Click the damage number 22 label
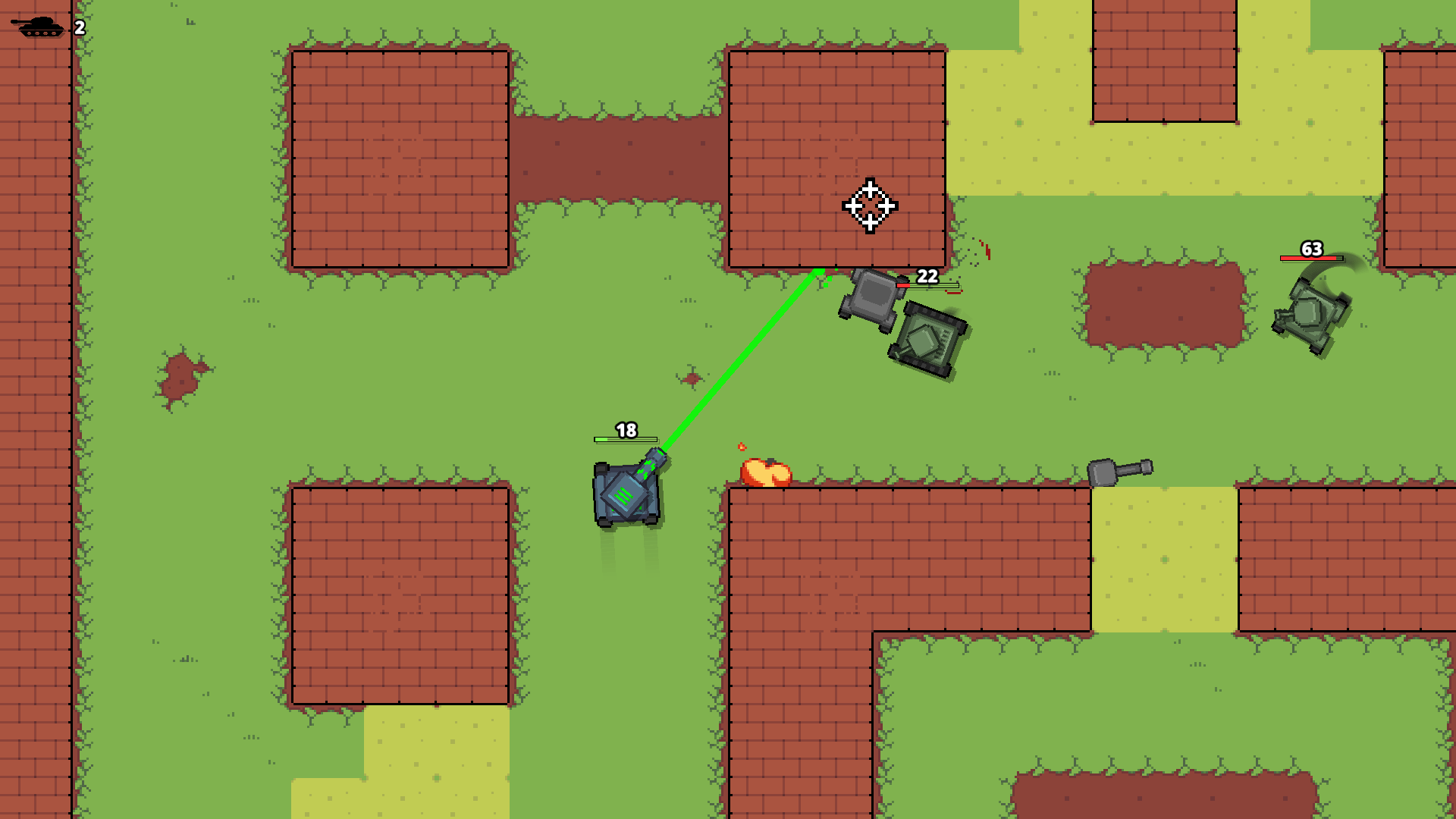 [x=927, y=277]
